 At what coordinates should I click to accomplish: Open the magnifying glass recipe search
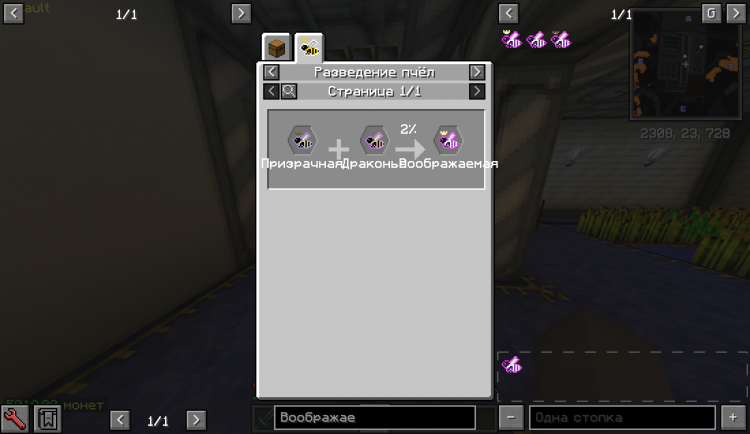click(x=288, y=91)
